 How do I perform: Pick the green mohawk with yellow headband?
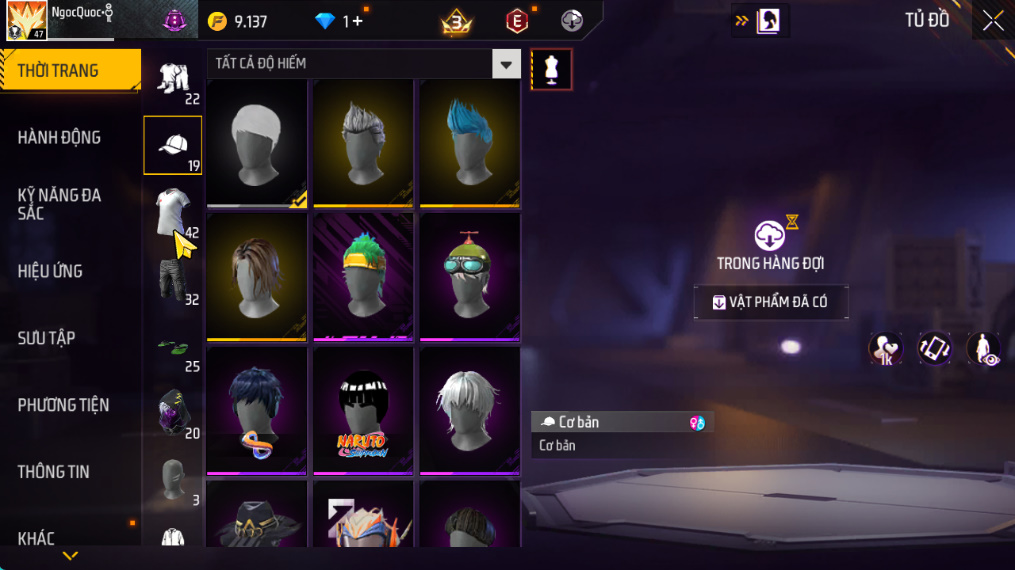point(362,276)
